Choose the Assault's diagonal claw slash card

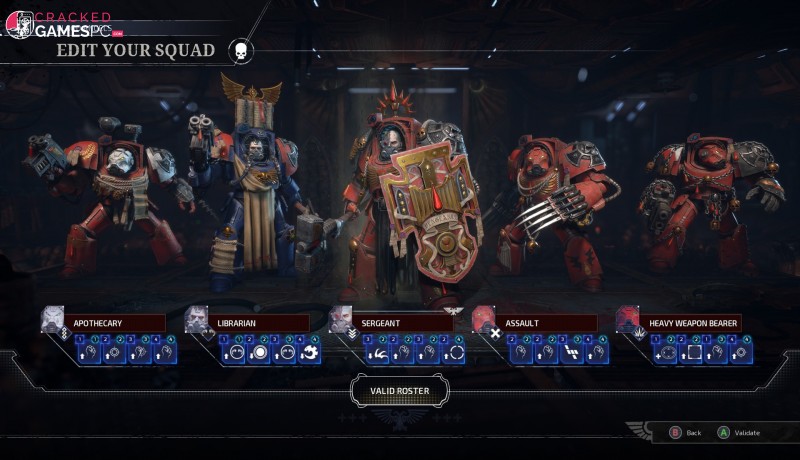pos(571,351)
